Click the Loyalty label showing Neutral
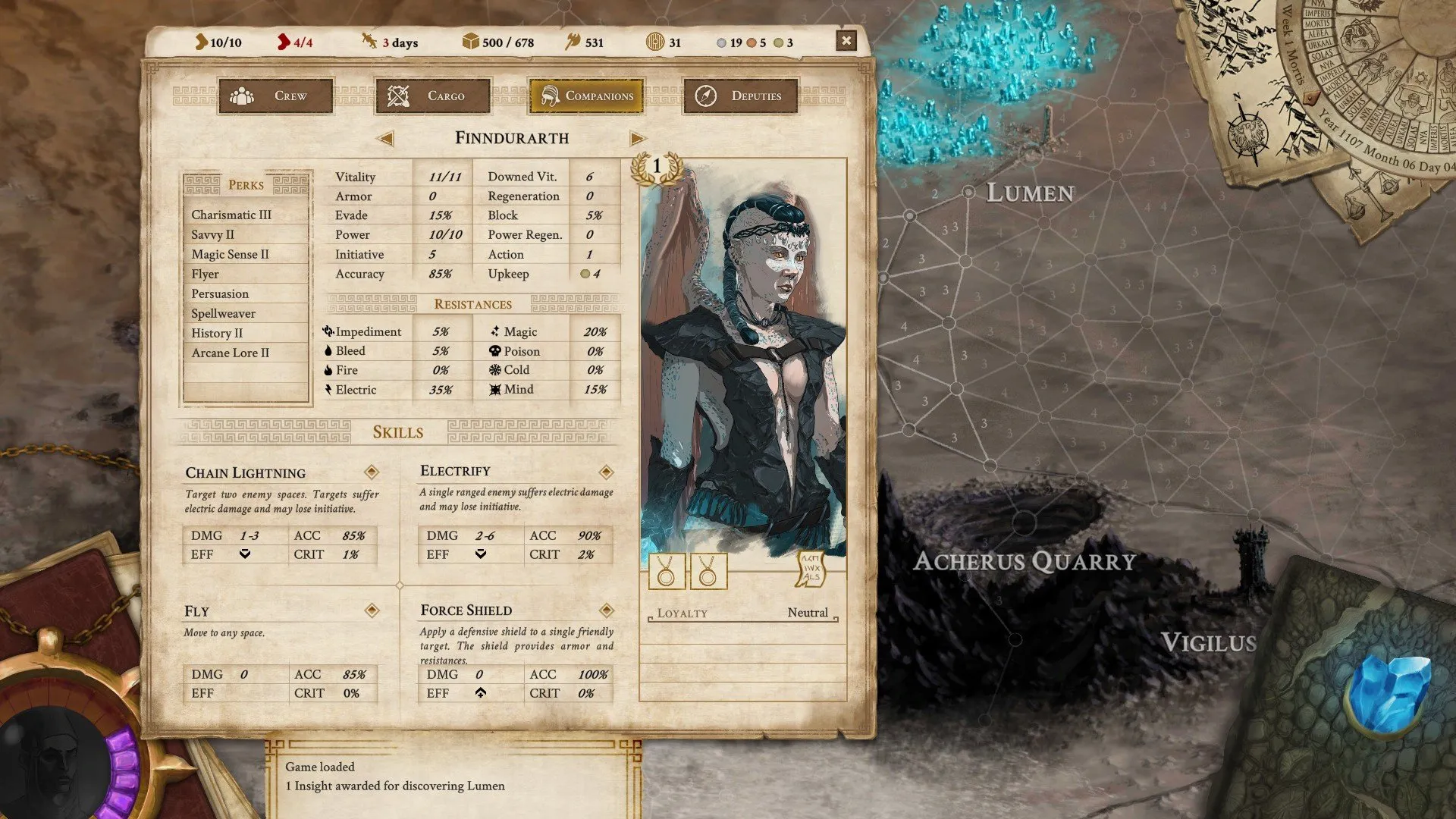The width and height of the screenshot is (1456, 819). click(x=682, y=613)
